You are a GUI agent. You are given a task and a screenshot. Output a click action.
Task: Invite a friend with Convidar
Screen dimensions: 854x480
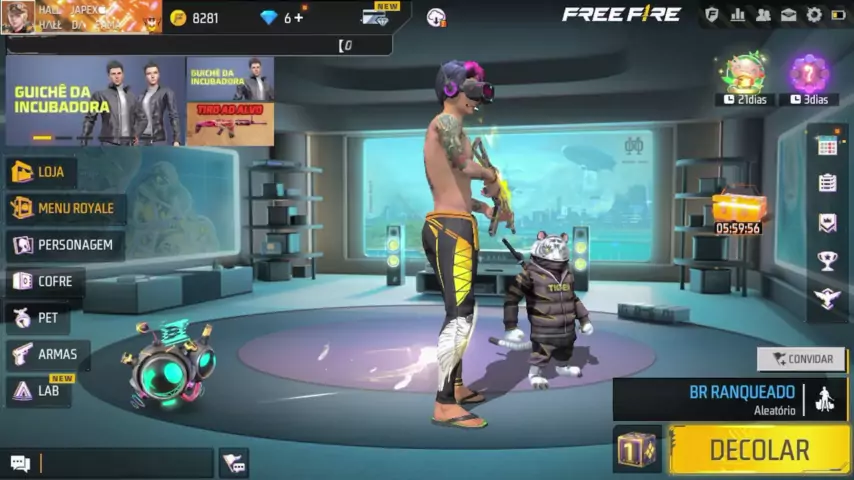tap(801, 359)
